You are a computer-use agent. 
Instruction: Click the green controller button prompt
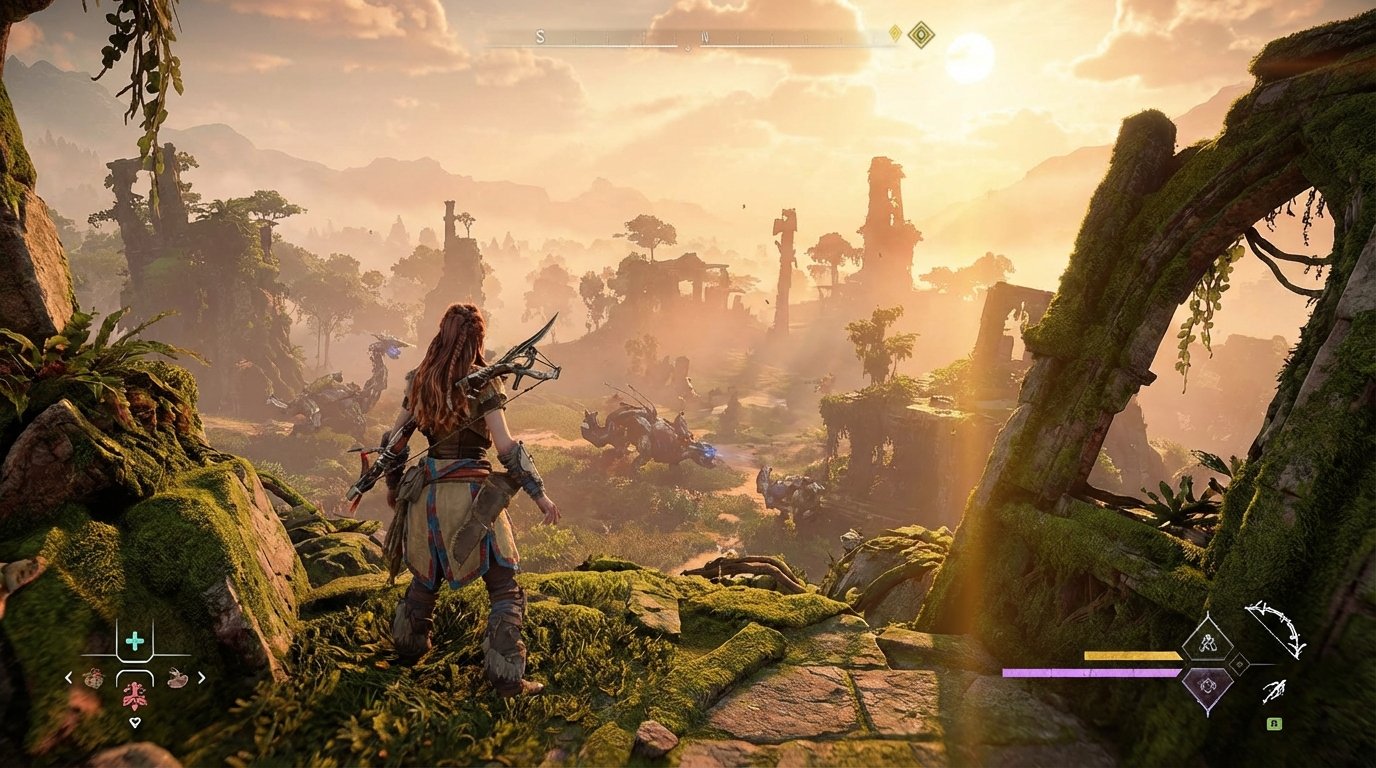click(x=1274, y=724)
